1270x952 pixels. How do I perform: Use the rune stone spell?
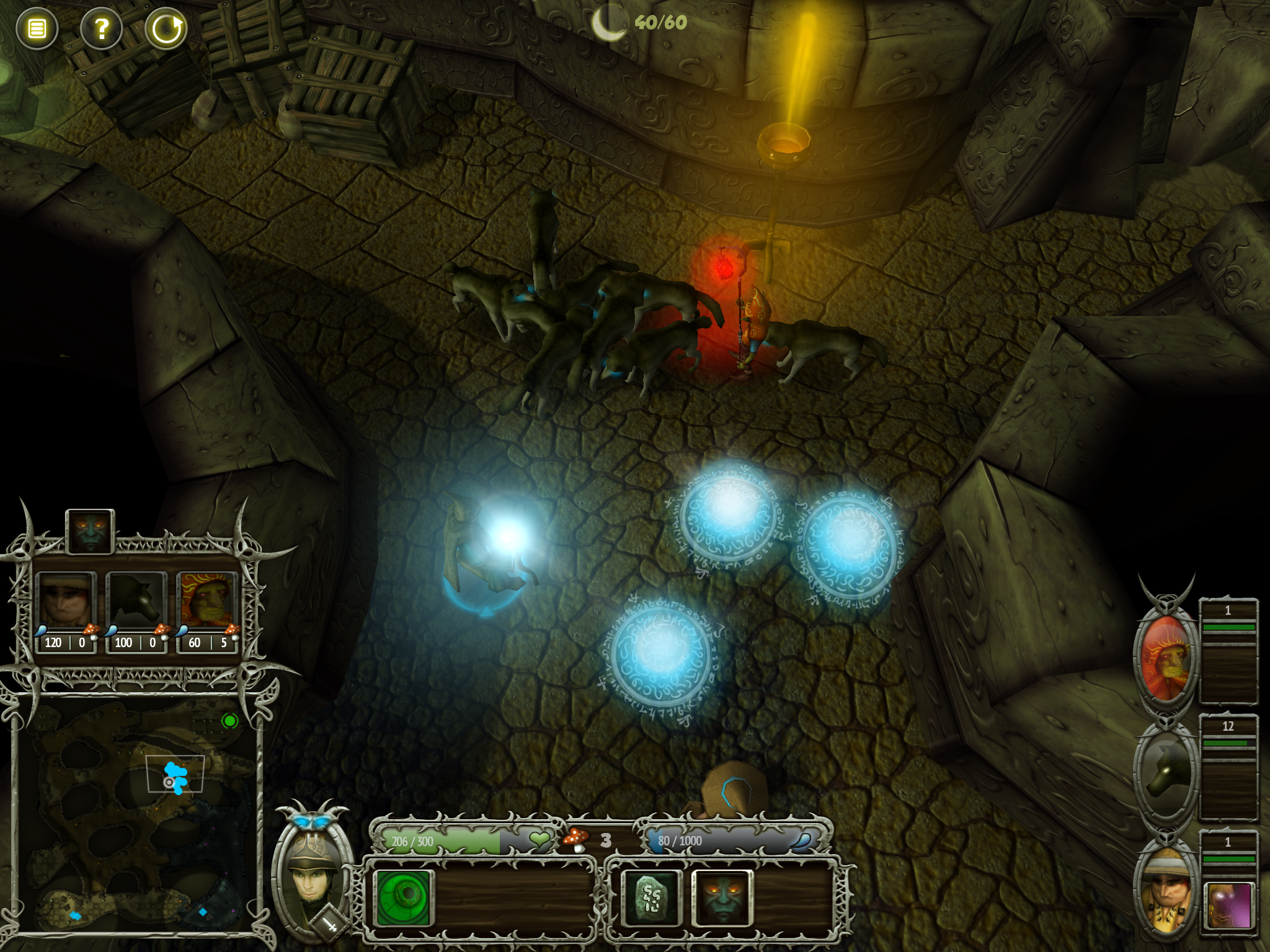click(x=652, y=897)
